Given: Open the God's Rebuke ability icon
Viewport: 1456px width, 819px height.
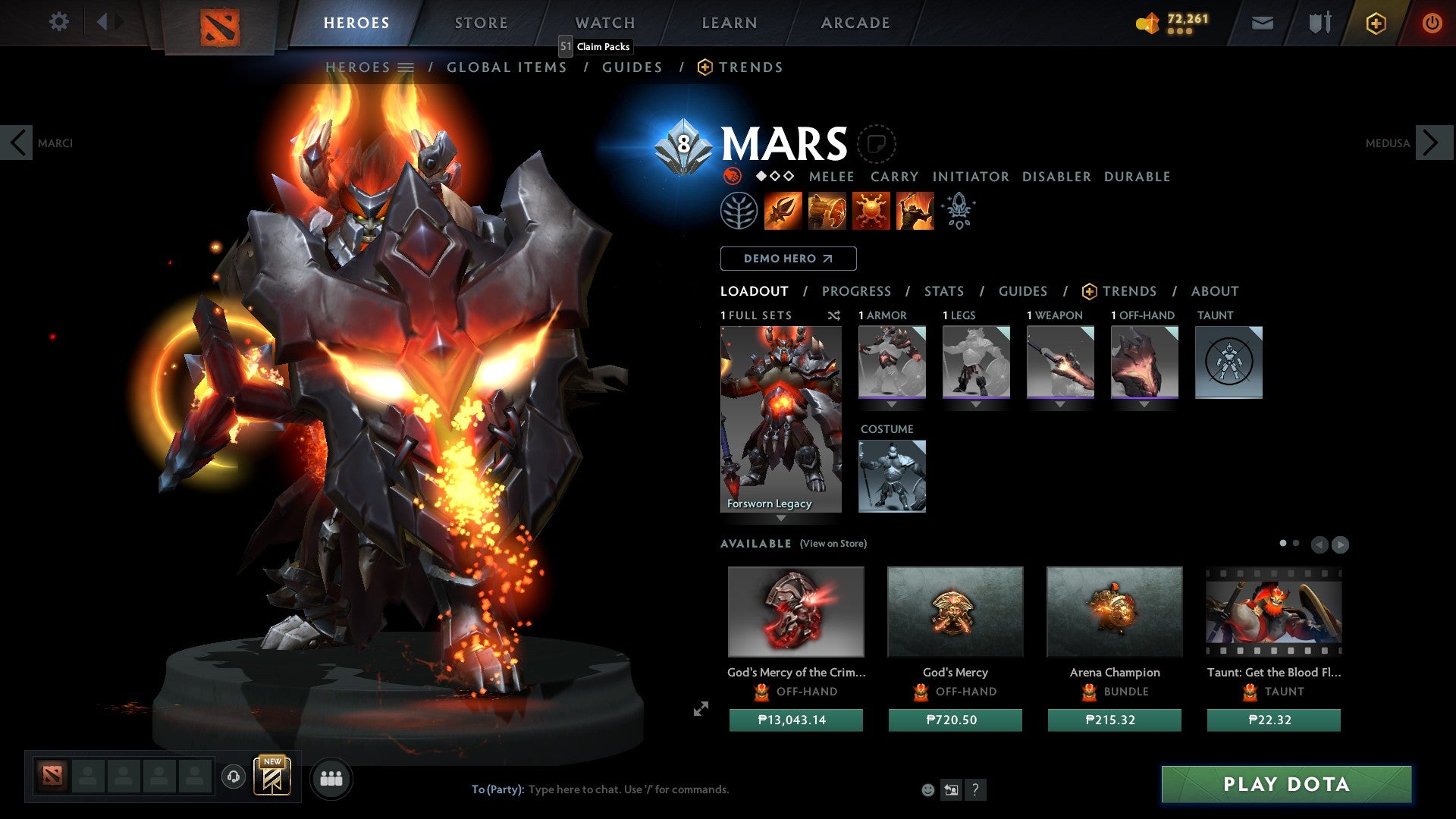Looking at the screenshot, I should tap(827, 210).
